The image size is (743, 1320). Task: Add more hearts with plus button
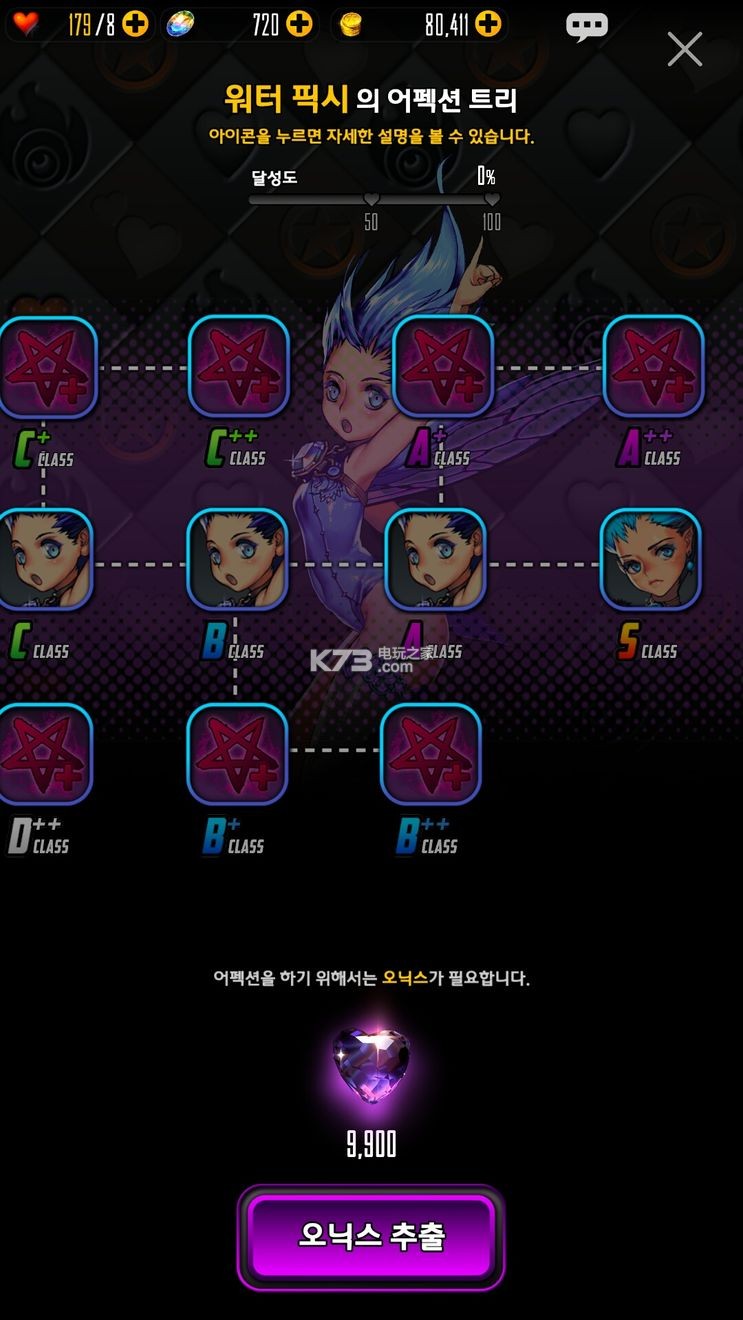pyautogui.click(x=135, y=25)
